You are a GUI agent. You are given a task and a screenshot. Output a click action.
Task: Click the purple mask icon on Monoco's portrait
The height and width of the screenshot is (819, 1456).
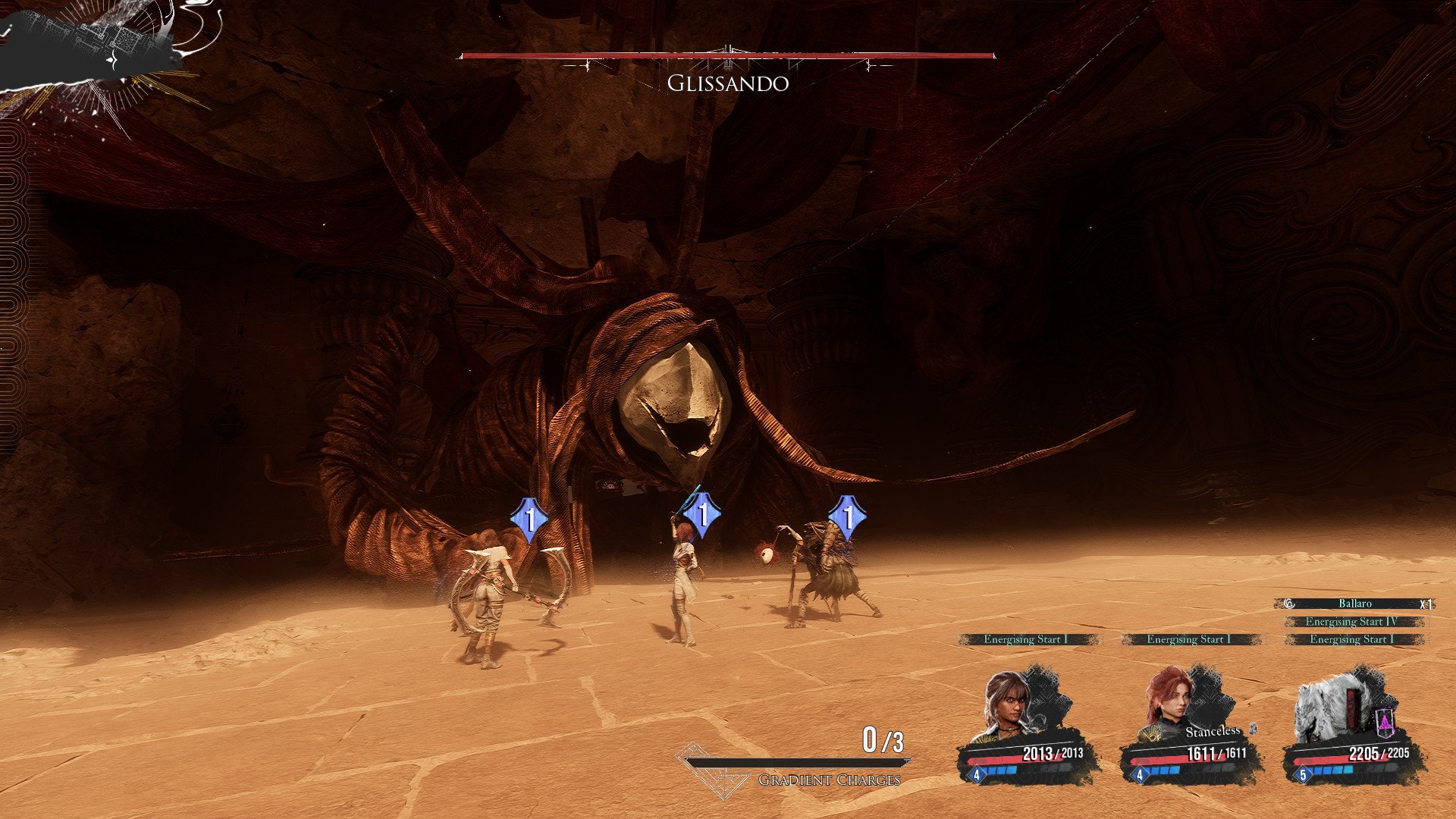point(1385,721)
